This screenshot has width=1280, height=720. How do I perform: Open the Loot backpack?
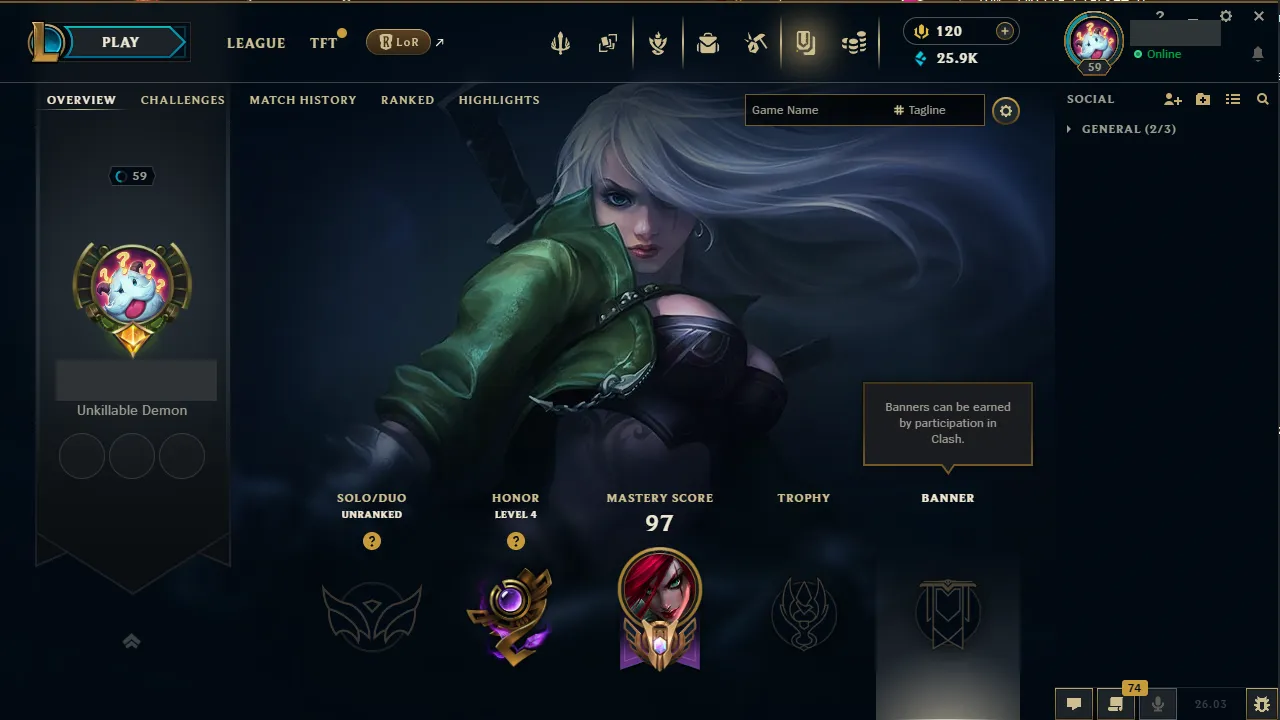708,42
